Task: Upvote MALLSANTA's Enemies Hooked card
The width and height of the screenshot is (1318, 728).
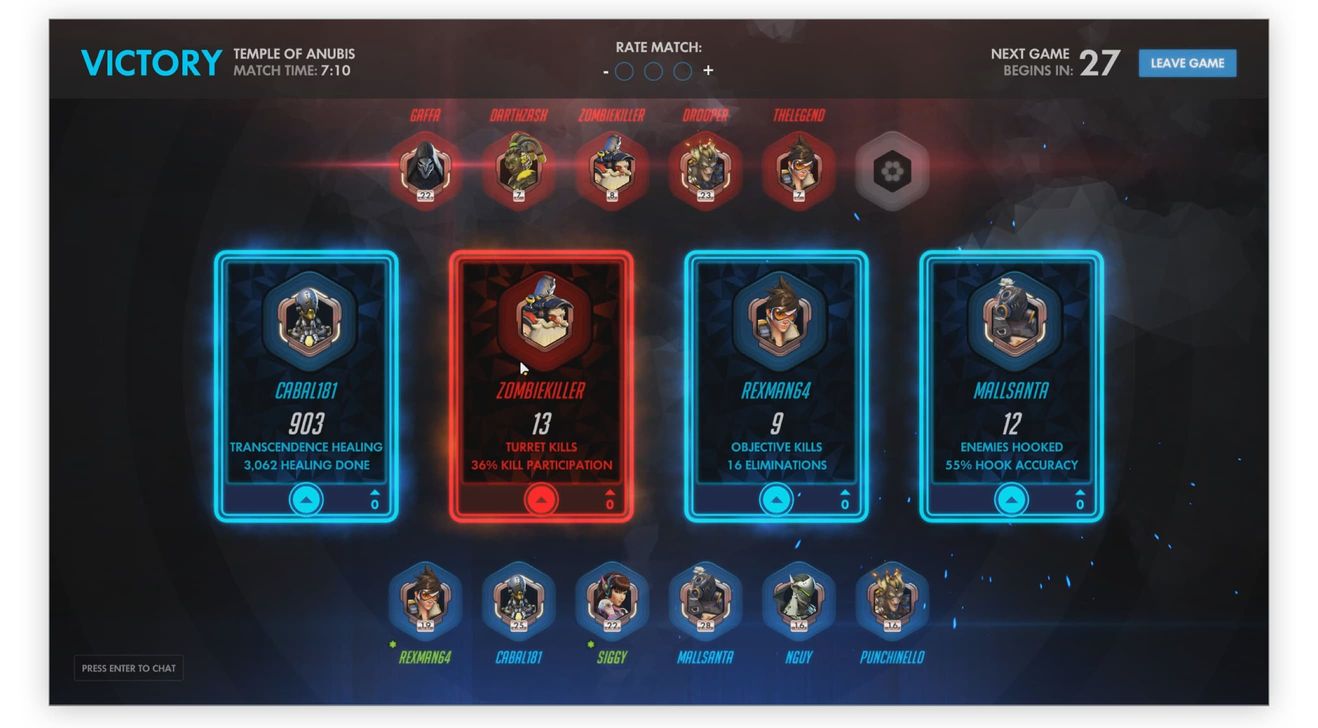Action: (x=1010, y=500)
